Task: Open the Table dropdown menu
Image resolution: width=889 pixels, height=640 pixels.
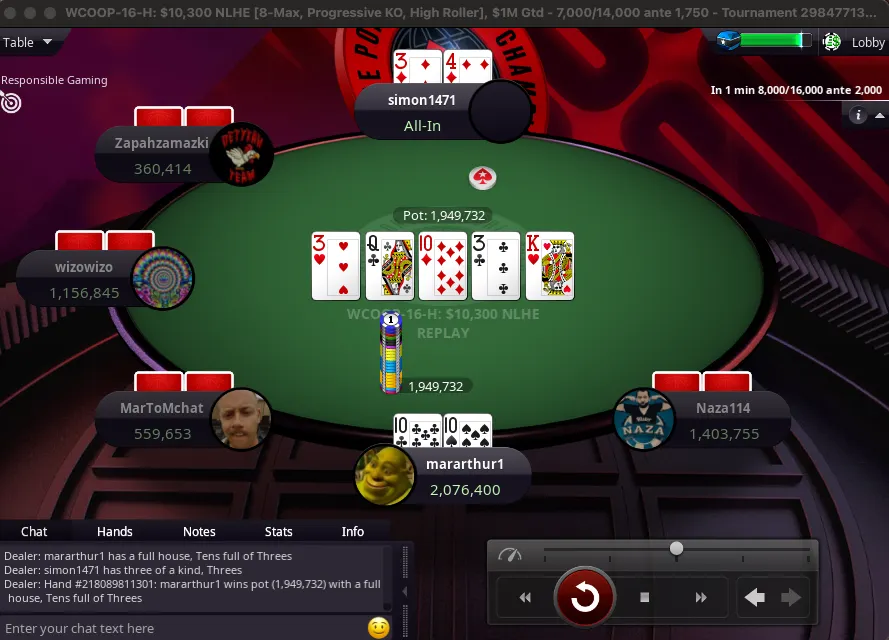Action: click(28, 42)
